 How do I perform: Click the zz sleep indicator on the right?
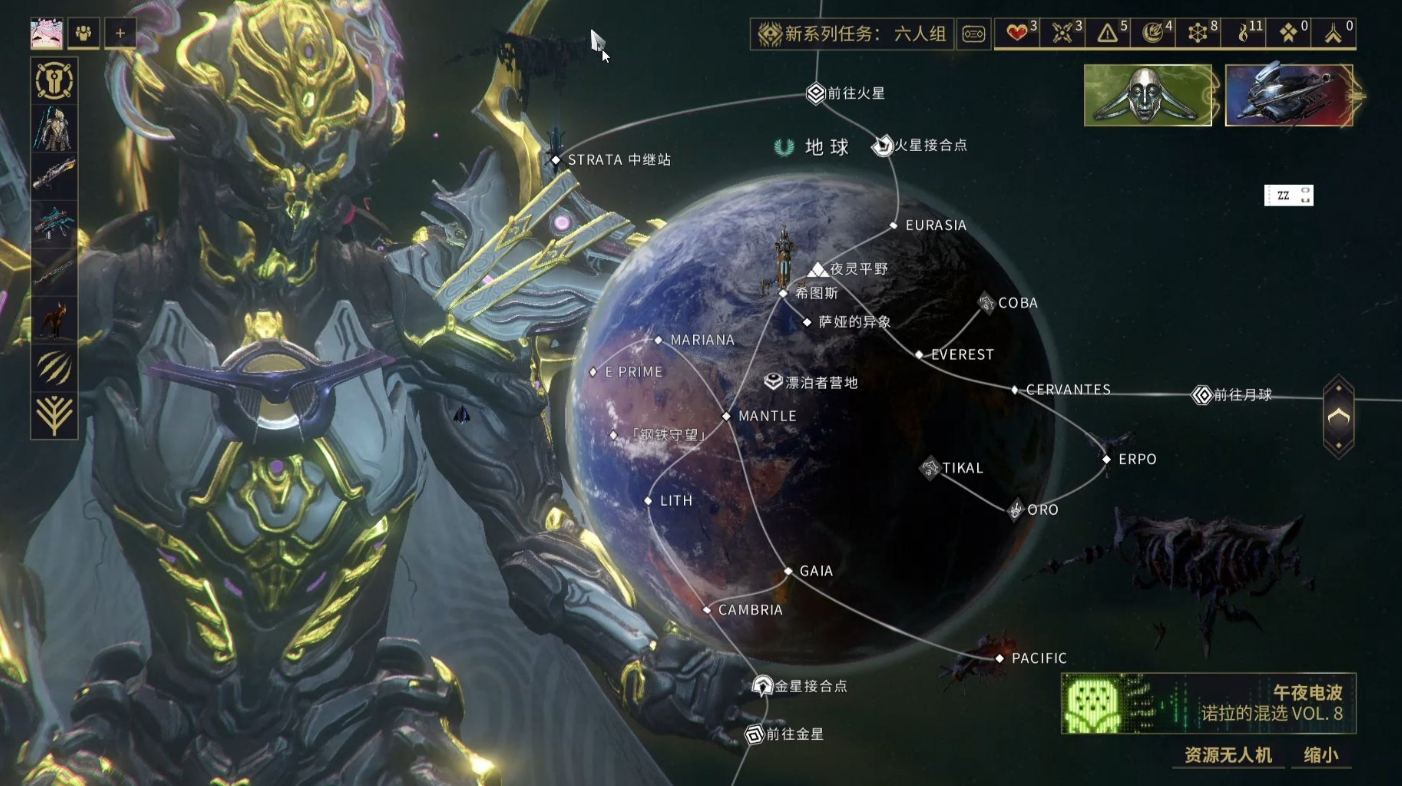pyautogui.click(x=1288, y=195)
